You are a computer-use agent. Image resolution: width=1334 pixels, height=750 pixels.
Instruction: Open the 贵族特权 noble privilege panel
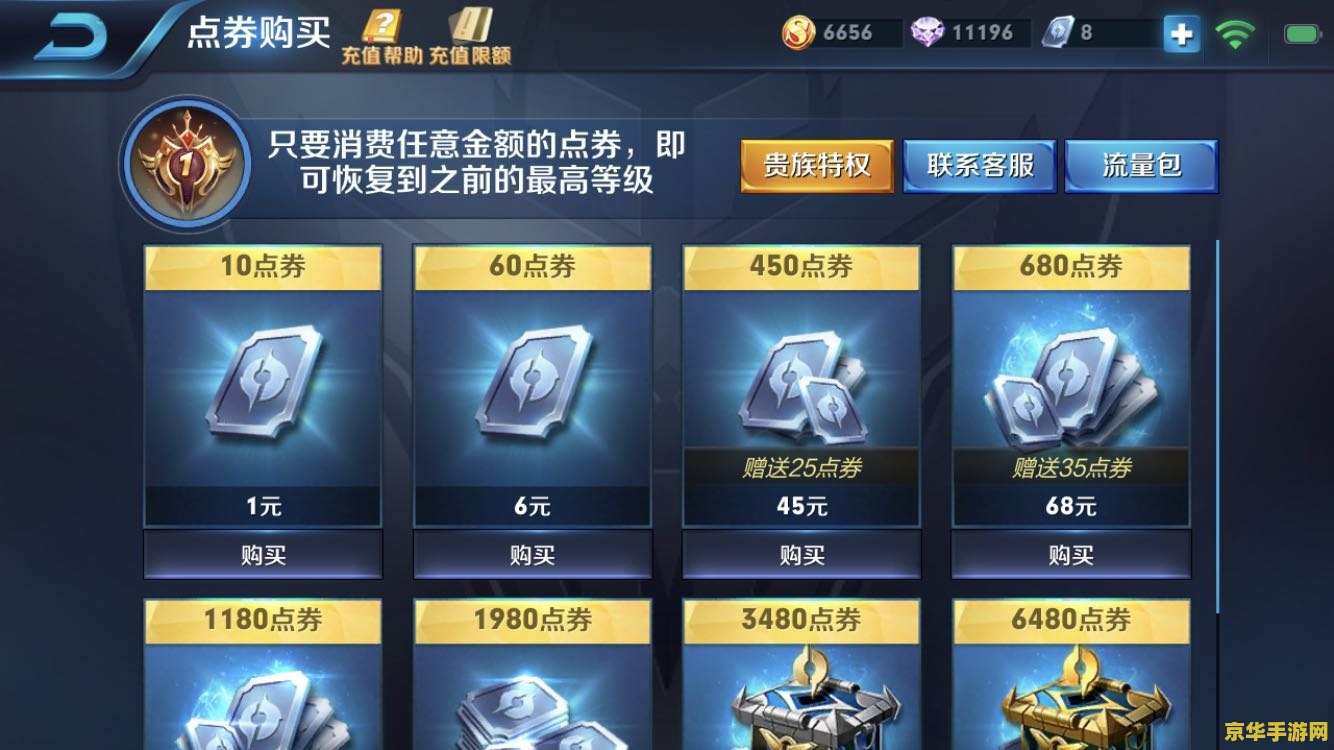(x=816, y=166)
